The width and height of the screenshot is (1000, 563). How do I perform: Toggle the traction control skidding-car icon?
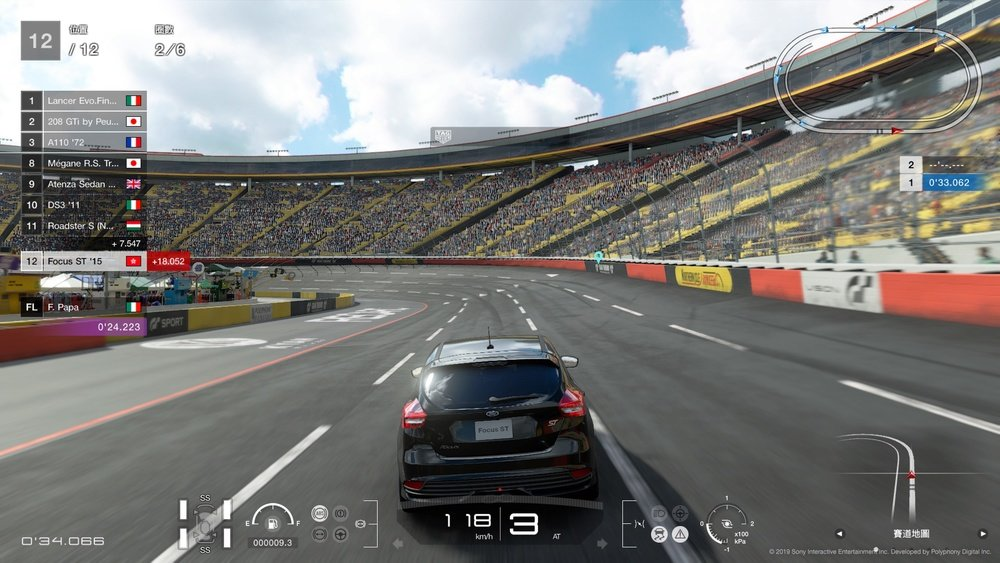[x=659, y=534]
